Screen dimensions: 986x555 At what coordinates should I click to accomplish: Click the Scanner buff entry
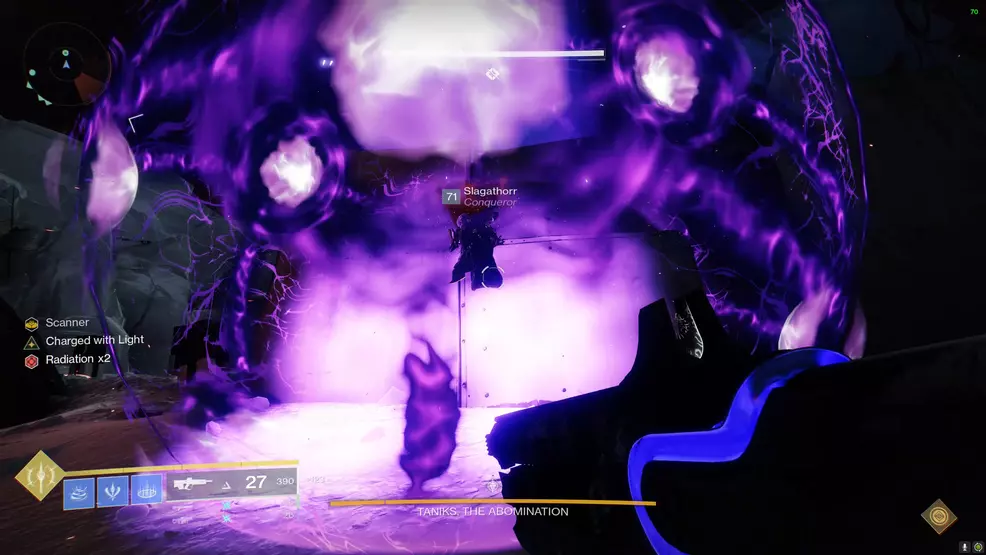tap(67, 323)
